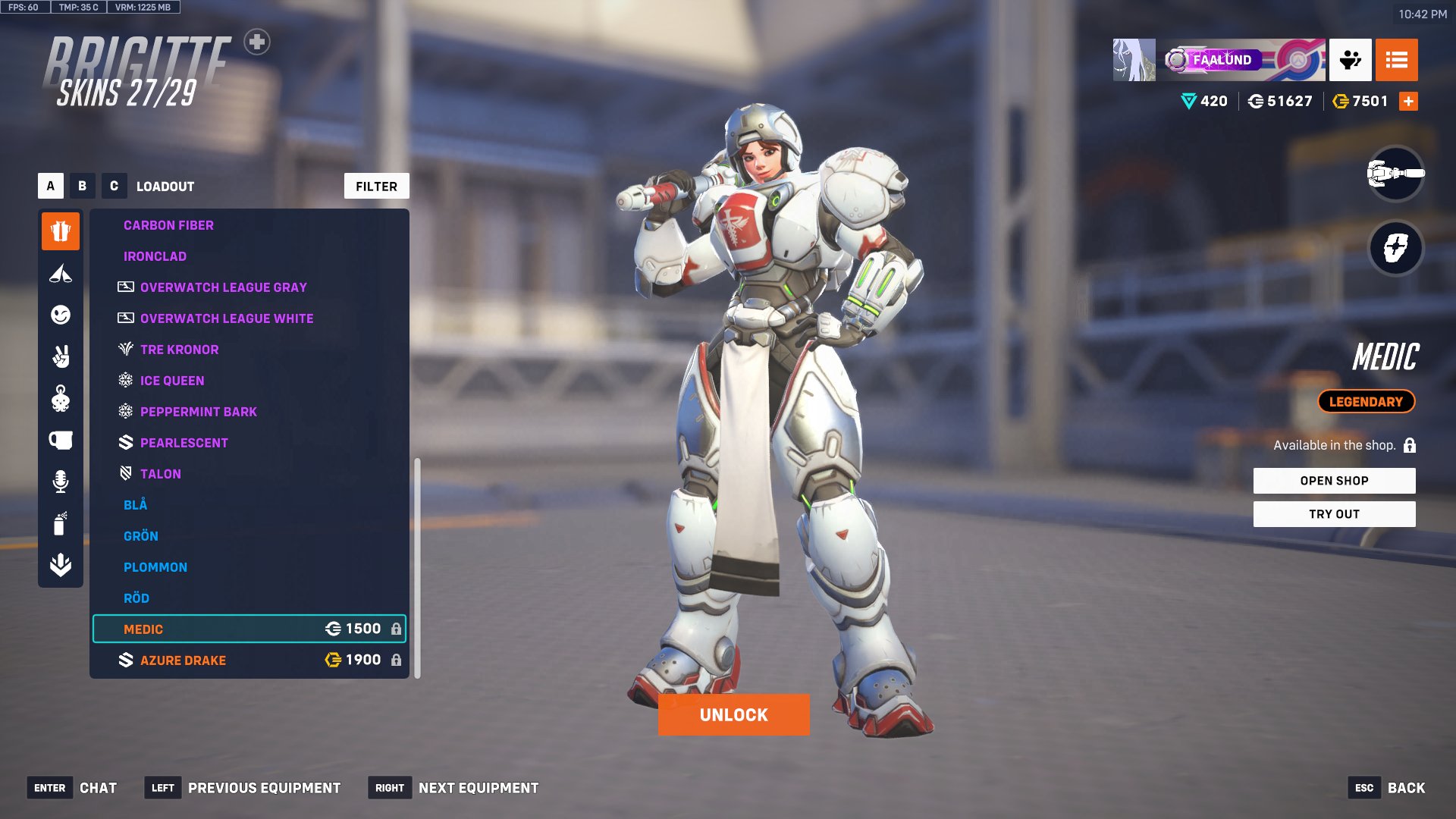1456x819 pixels.
Task: Select the Ice Queen skin
Action: [171, 381]
